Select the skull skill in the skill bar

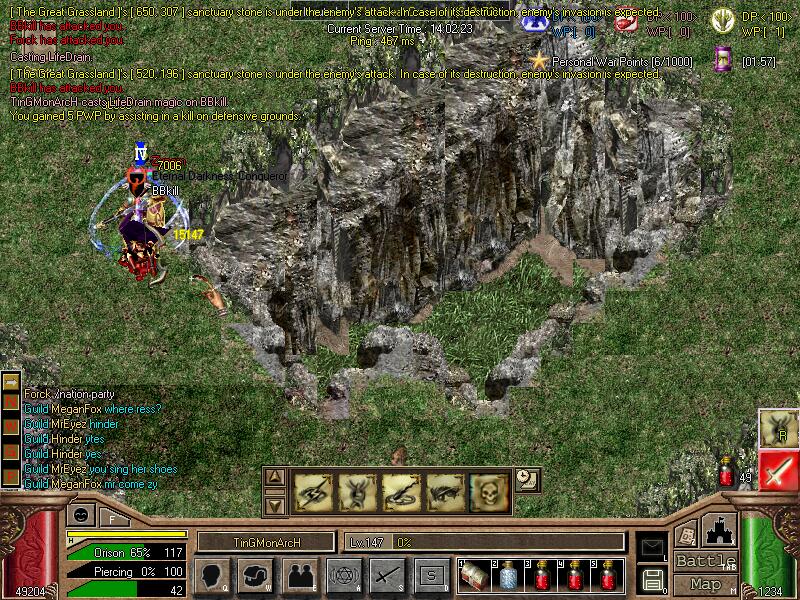490,491
